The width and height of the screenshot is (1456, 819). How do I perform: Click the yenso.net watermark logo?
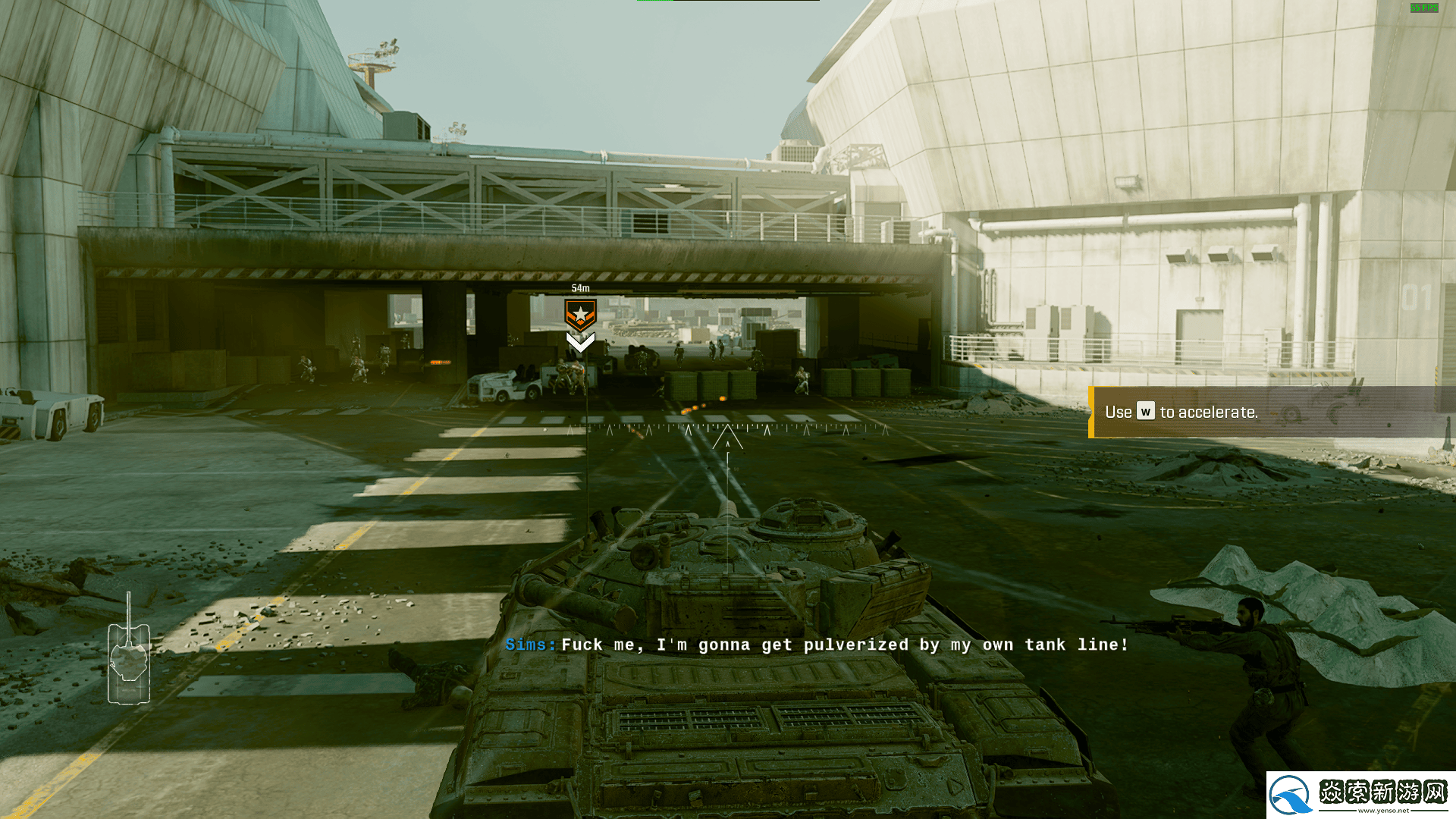point(1360,795)
